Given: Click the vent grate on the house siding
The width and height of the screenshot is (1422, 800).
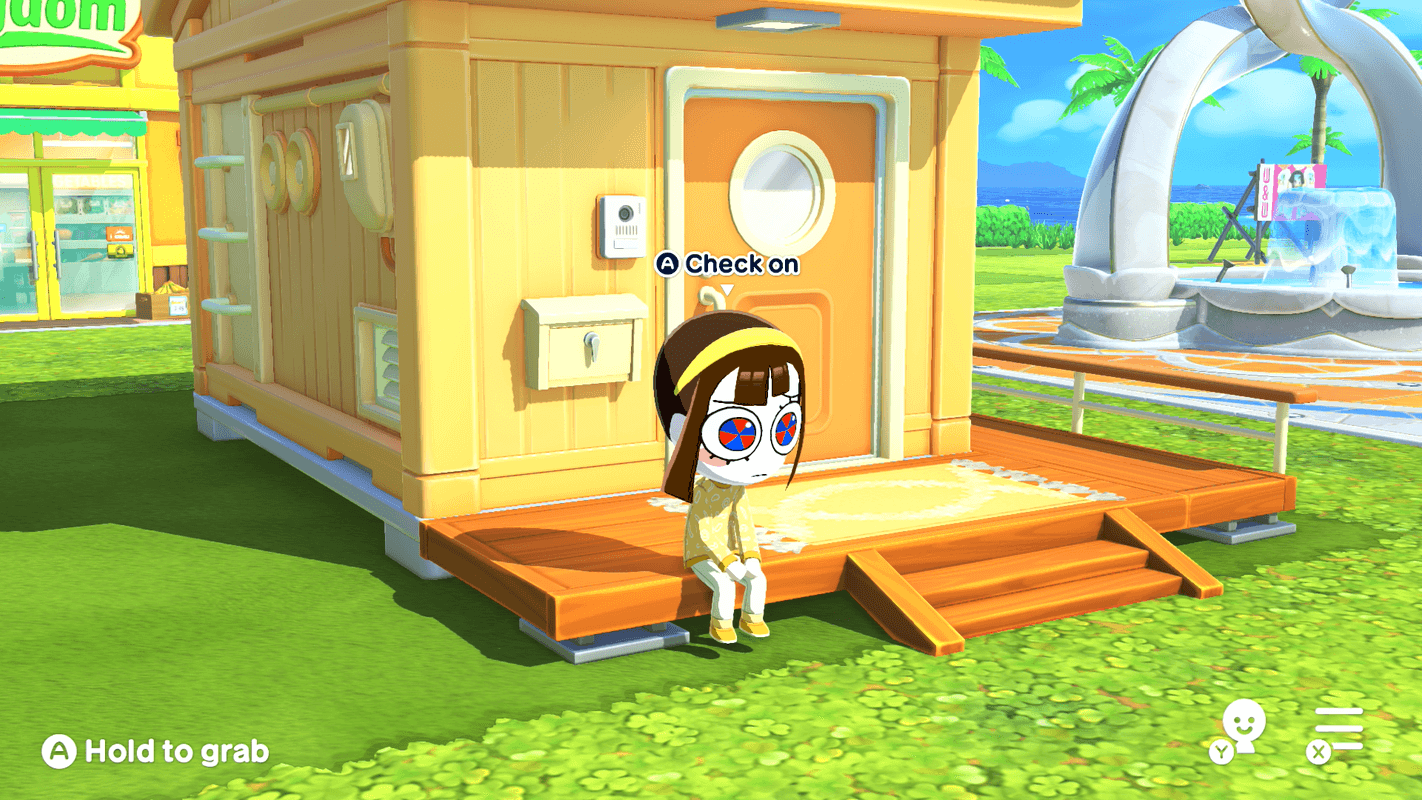Looking at the screenshot, I should pos(378,355).
